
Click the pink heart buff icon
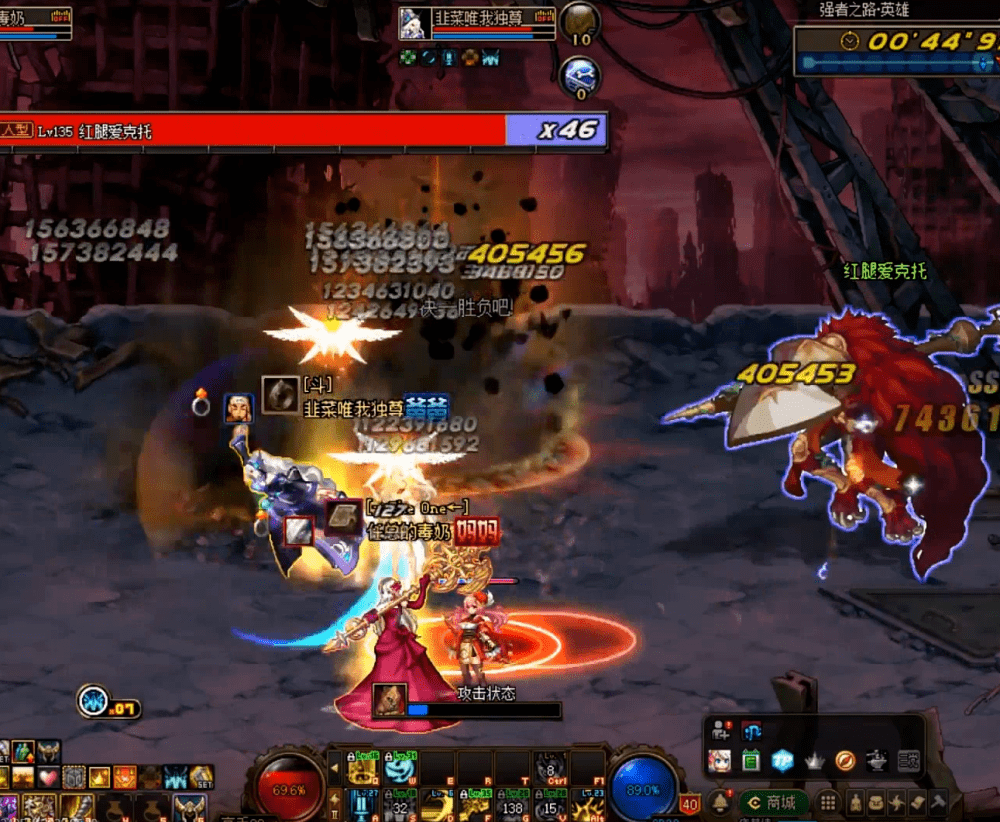pyautogui.click(x=49, y=777)
